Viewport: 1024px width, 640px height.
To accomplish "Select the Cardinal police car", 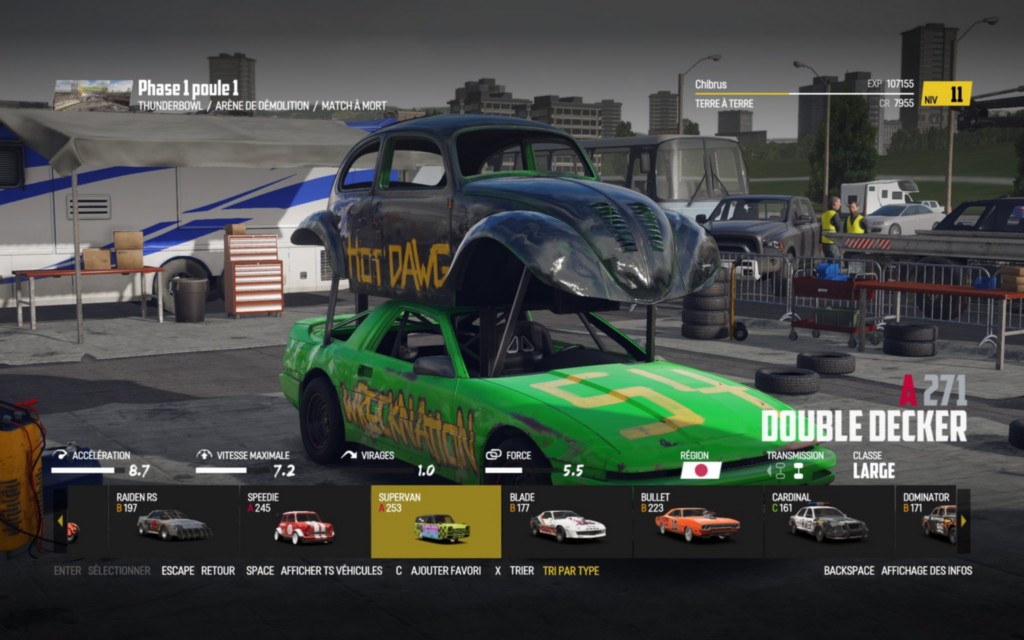I will click(829, 521).
